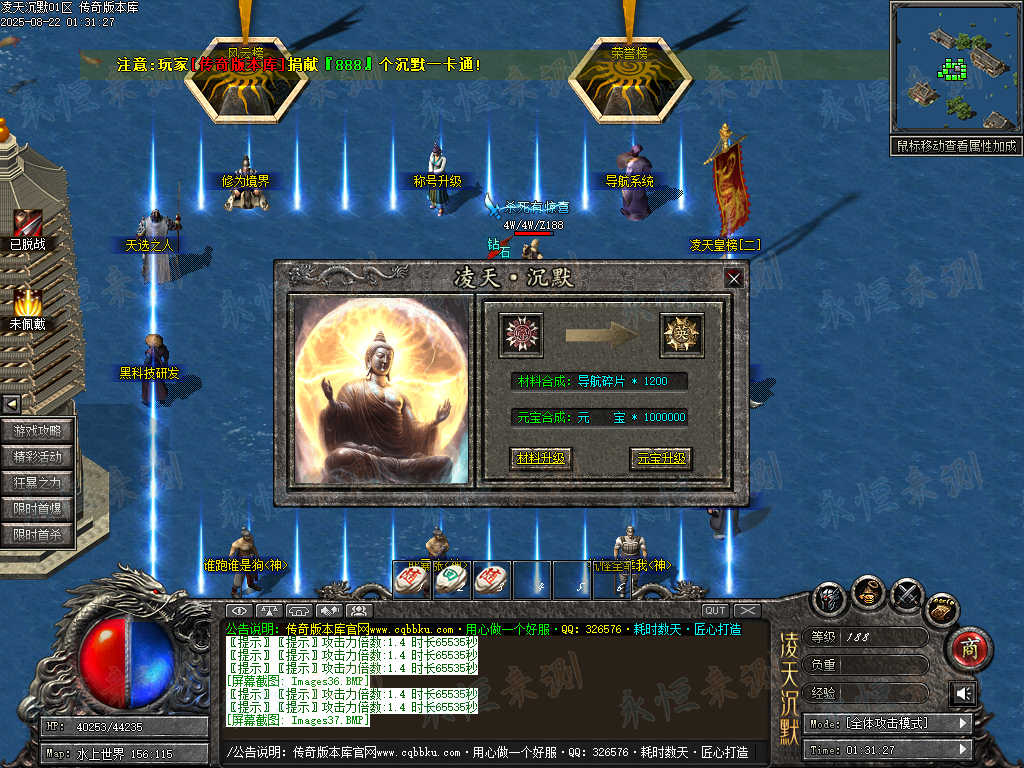This screenshot has height=768, width=1024.
Task: Click the 已脱战 combat status icon
Action: 27,225
